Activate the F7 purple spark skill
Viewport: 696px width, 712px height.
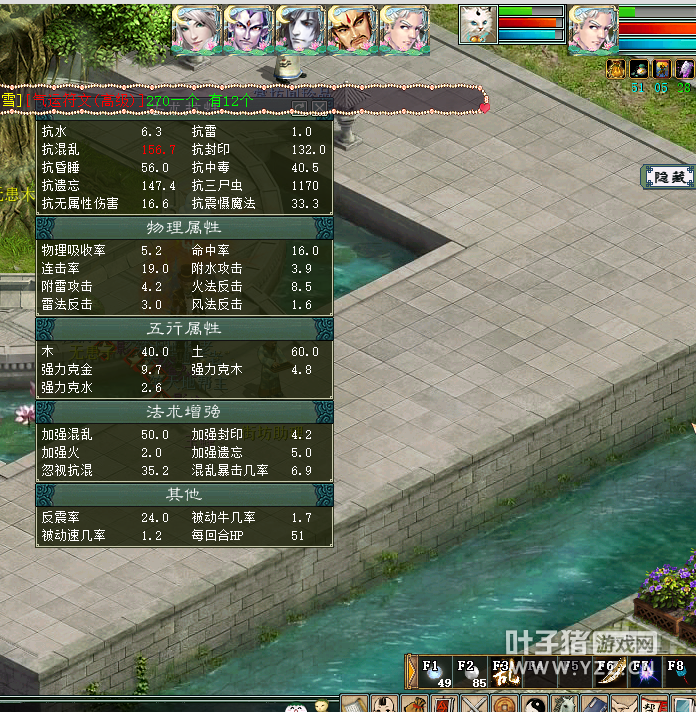[x=643, y=672]
